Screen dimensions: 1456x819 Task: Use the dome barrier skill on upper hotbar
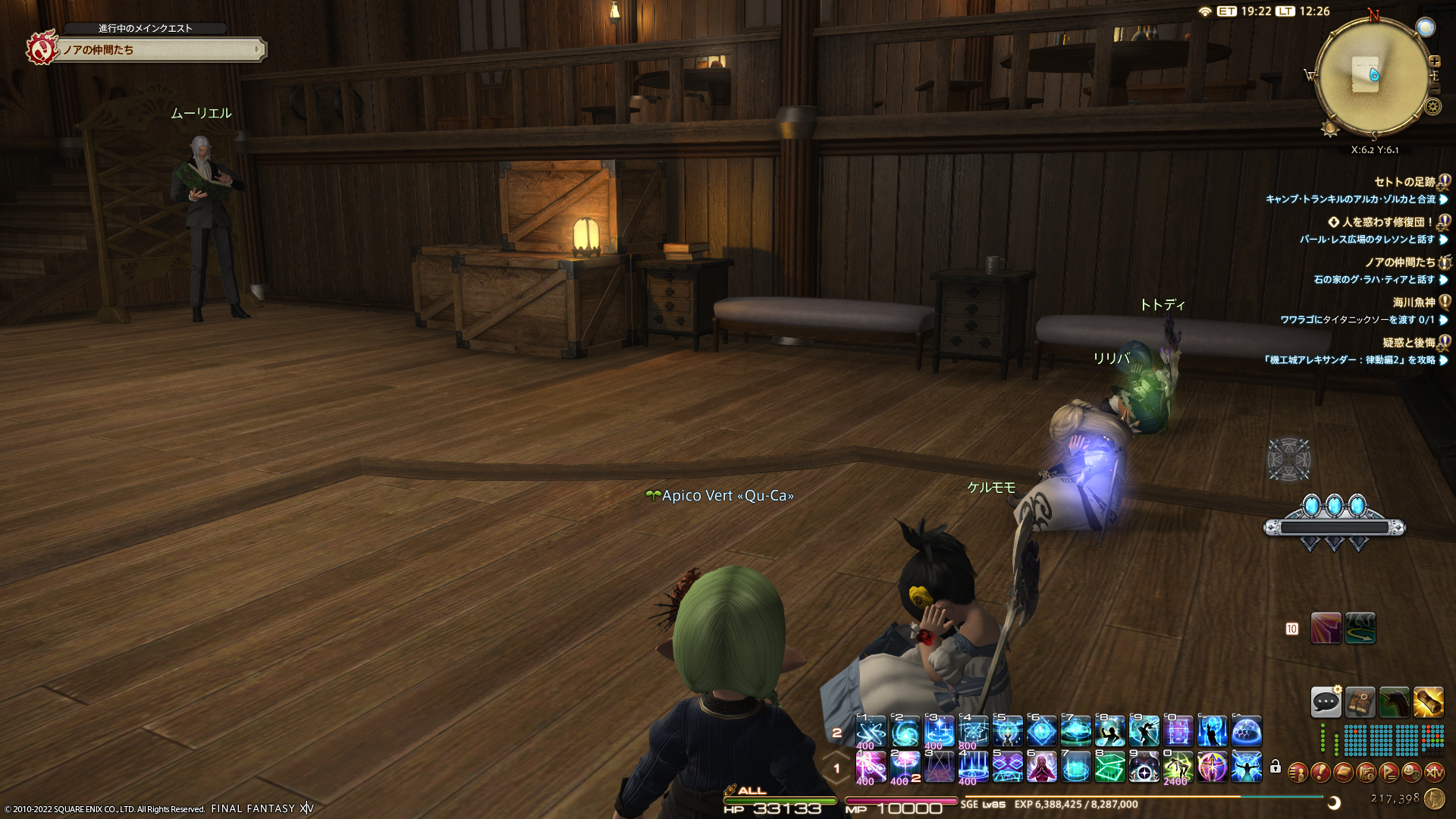(1247, 732)
